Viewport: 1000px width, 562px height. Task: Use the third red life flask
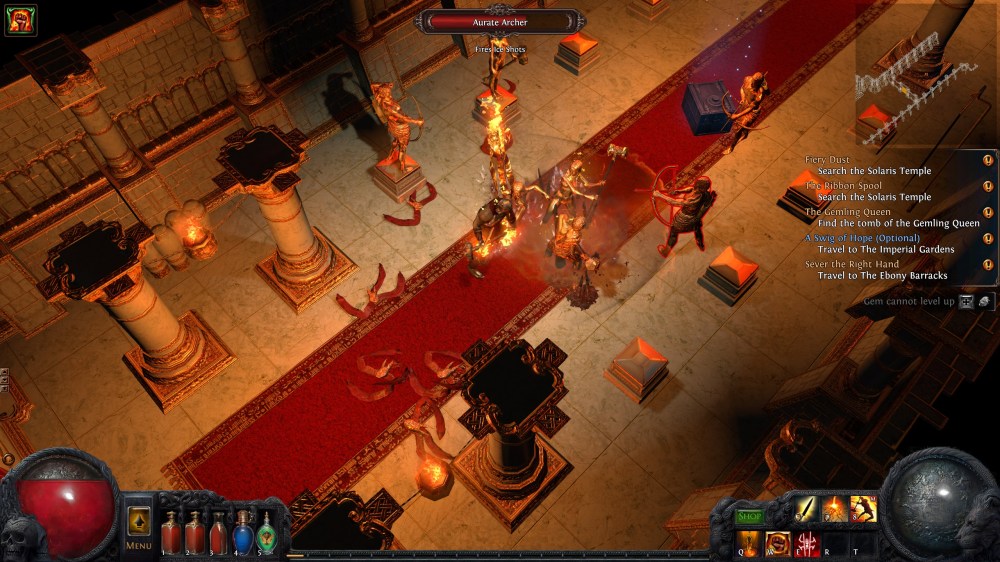pyautogui.click(x=218, y=532)
